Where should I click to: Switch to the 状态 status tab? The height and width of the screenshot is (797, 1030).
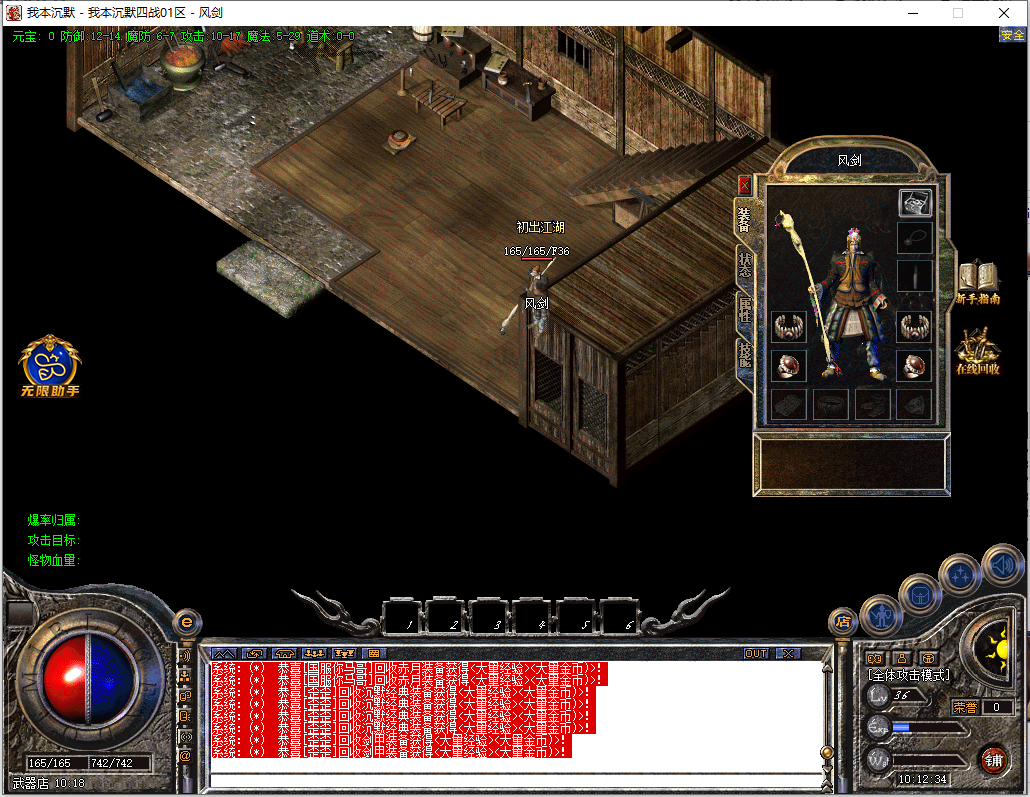pos(745,264)
